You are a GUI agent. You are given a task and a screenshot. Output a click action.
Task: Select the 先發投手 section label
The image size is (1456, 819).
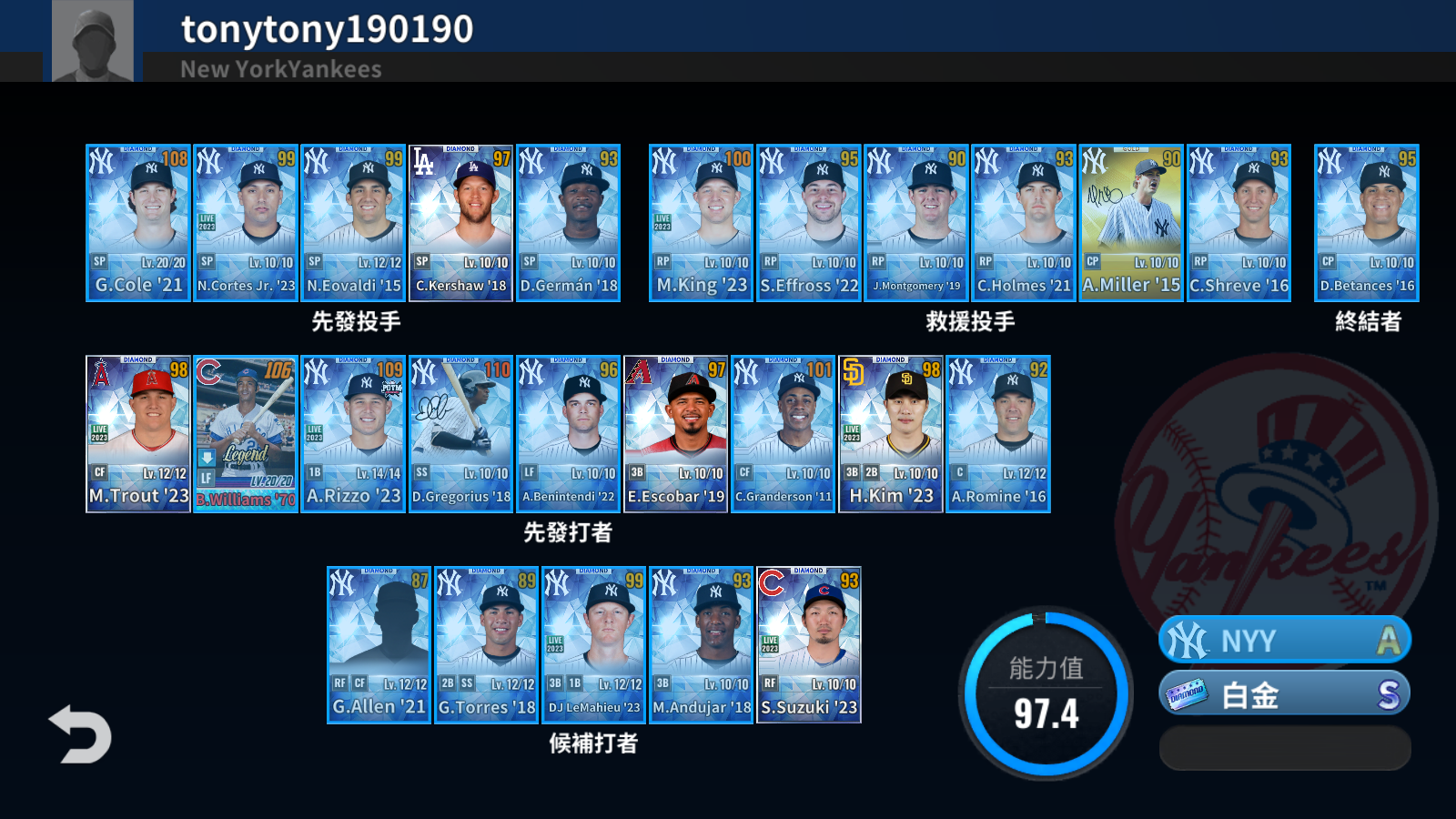(351, 321)
